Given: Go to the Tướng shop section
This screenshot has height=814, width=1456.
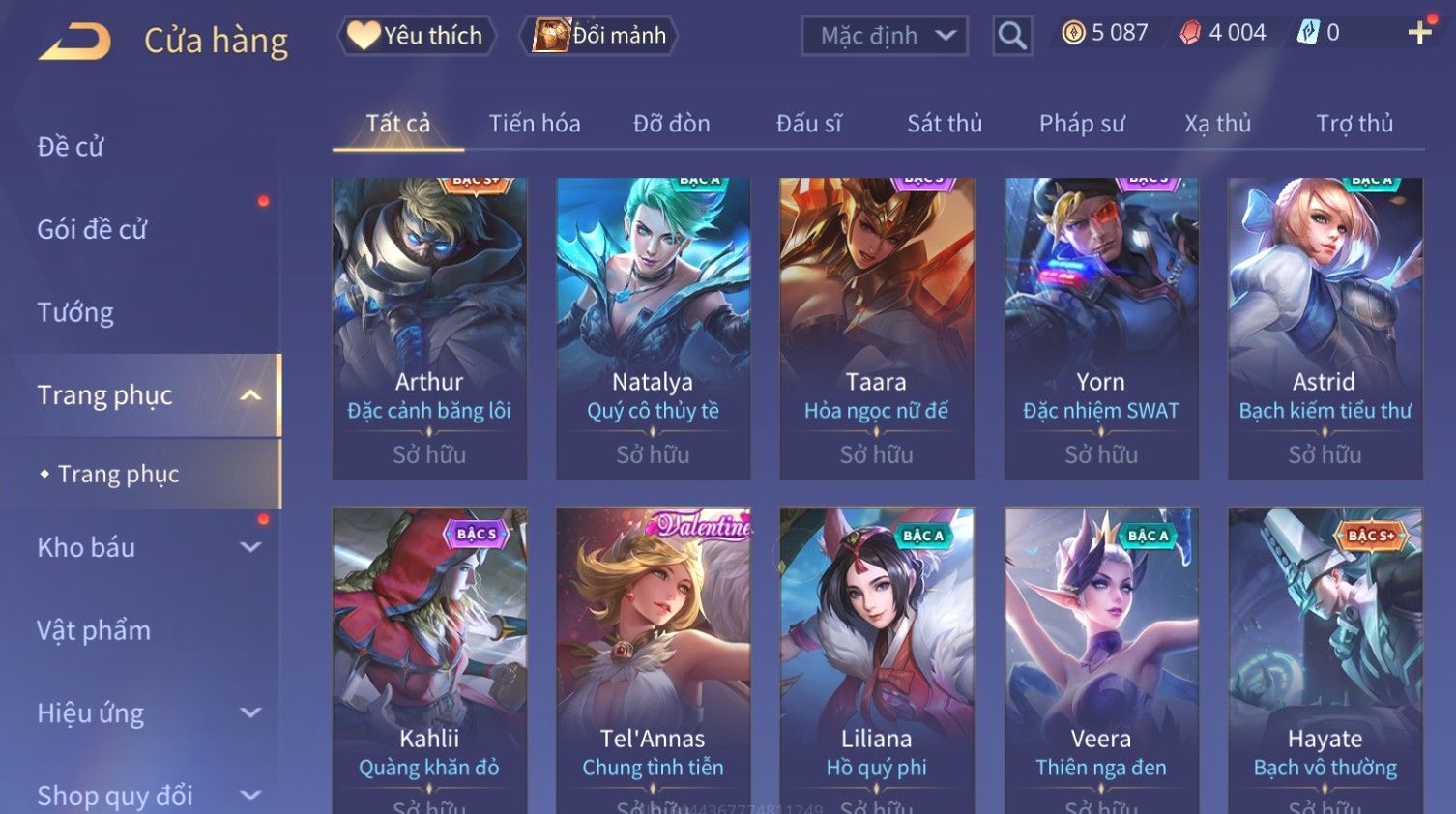Looking at the screenshot, I should [75, 312].
